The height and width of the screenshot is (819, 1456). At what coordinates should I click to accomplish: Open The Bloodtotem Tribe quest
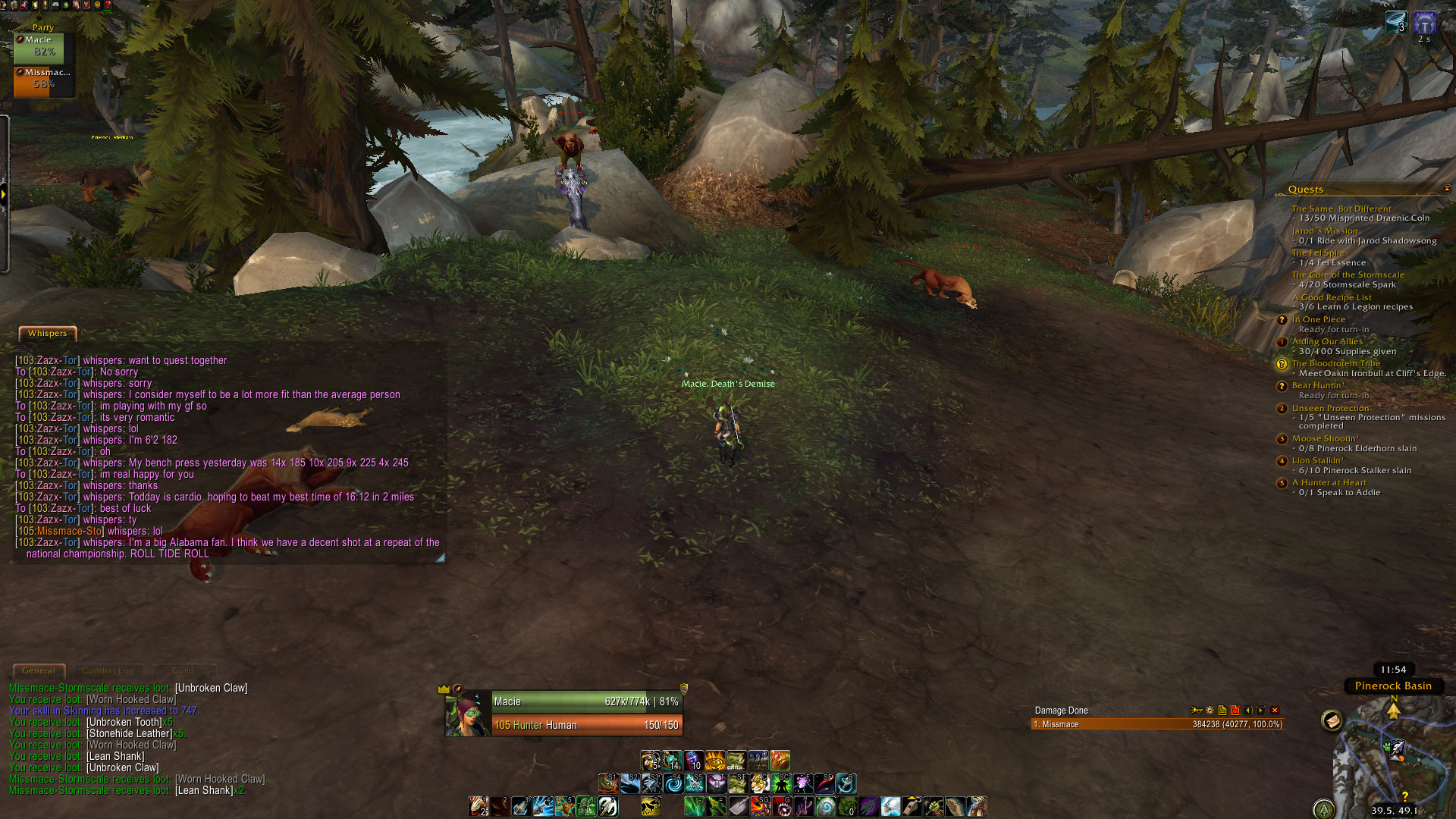pos(1335,364)
